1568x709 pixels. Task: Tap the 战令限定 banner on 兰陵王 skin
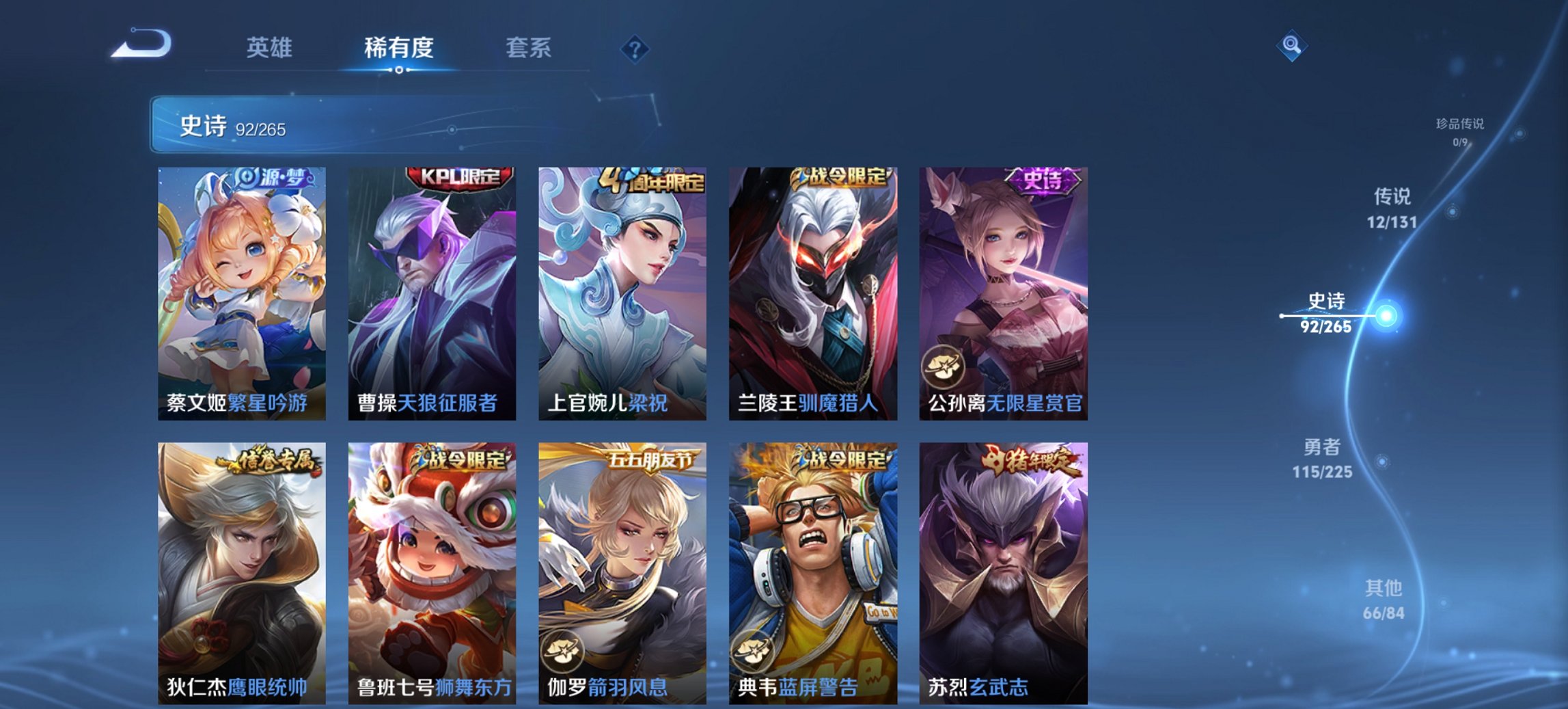838,176
